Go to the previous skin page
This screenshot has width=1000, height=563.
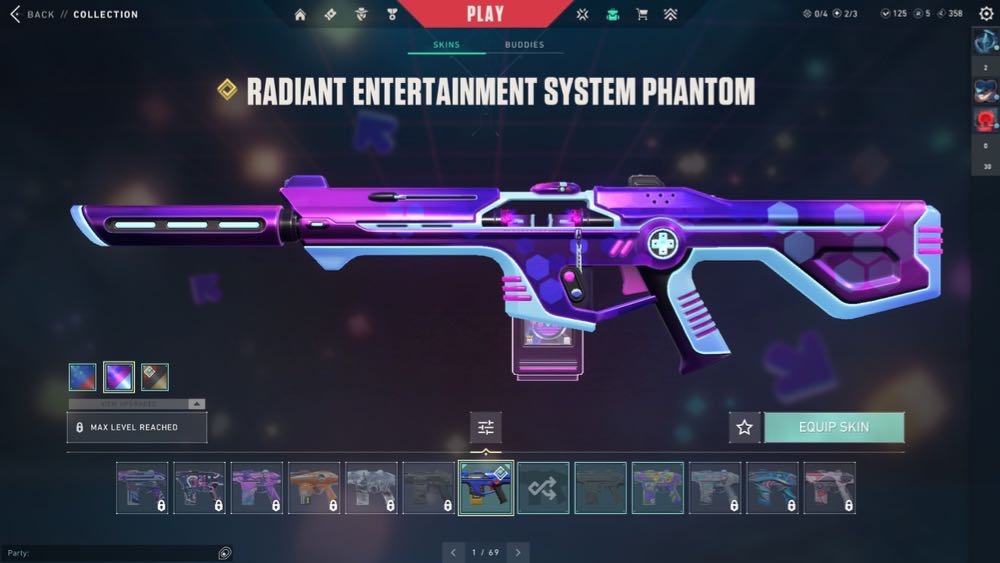point(453,552)
